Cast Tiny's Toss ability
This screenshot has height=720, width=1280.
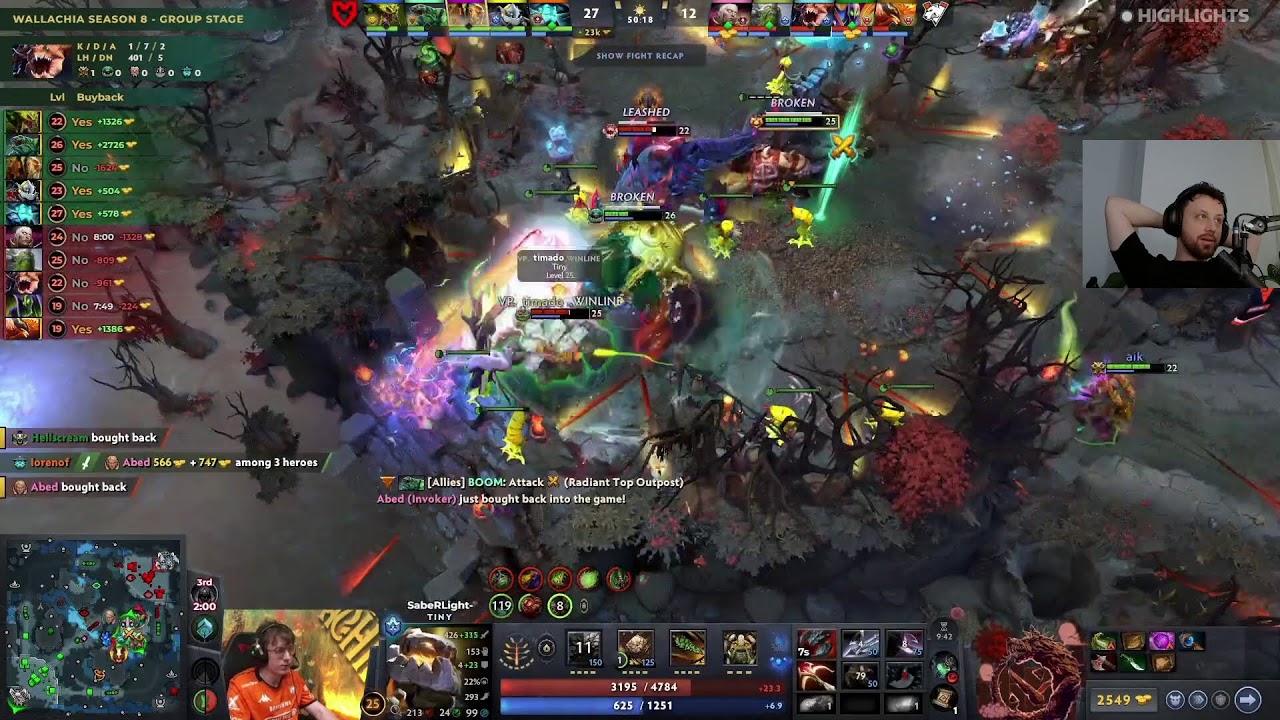coord(636,648)
